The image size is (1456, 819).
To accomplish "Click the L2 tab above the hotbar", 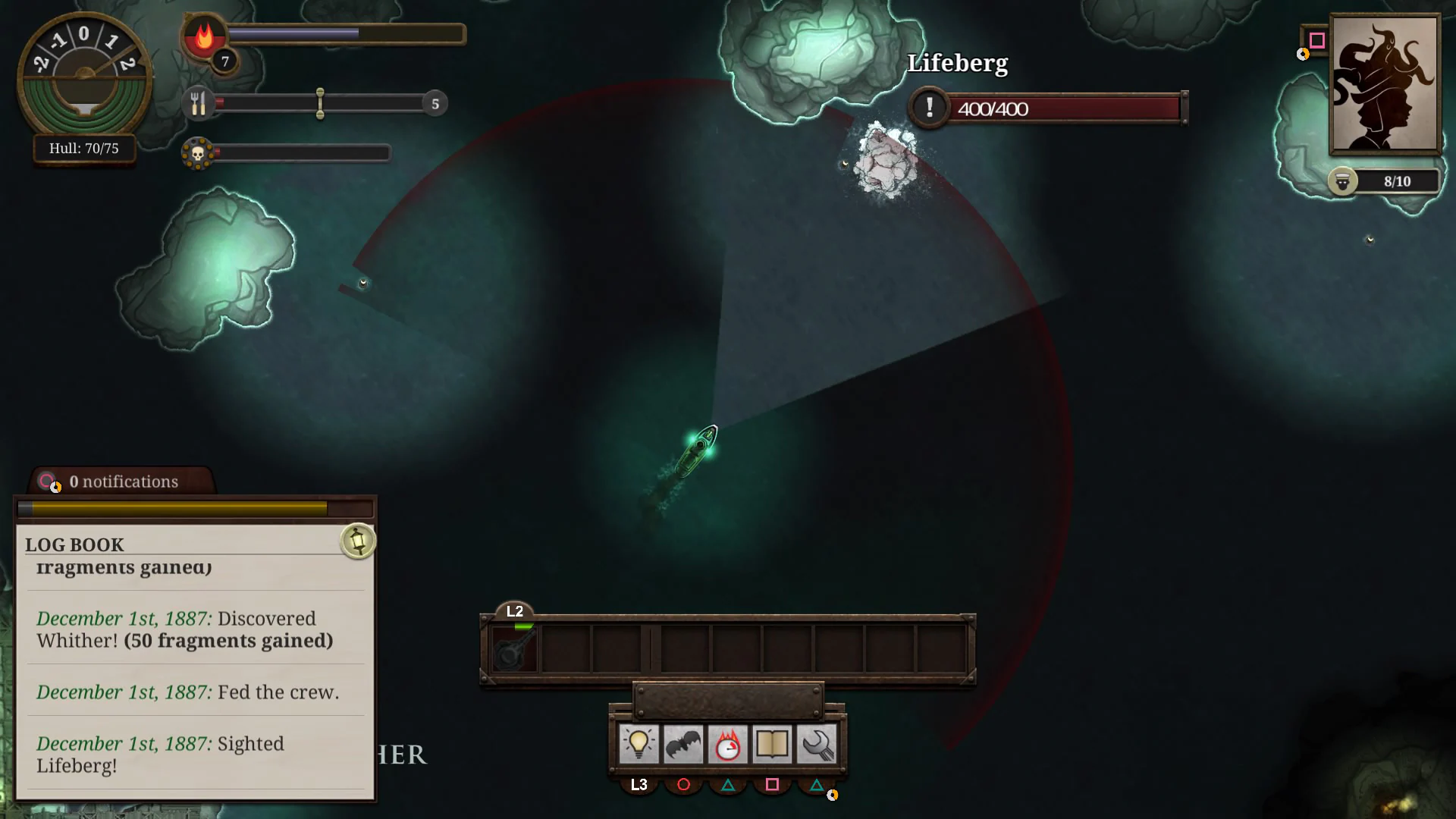I will click(515, 610).
